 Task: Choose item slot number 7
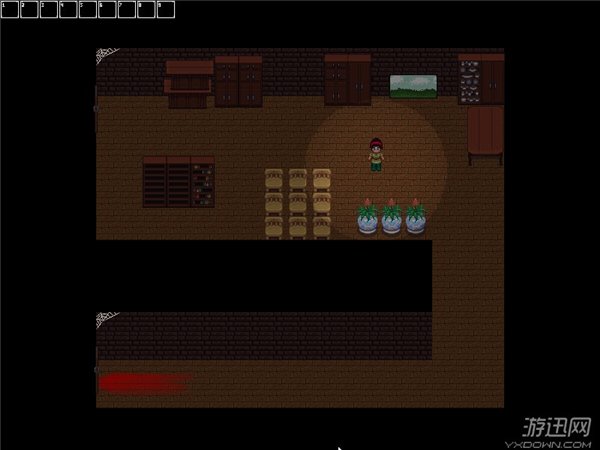click(127, 9)
